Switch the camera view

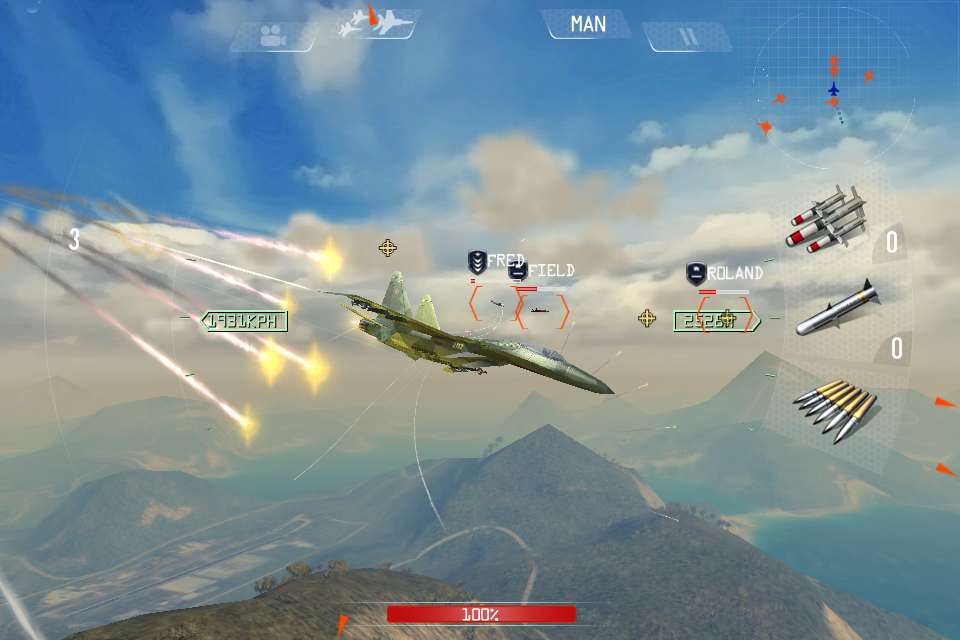tap(269, 37)
